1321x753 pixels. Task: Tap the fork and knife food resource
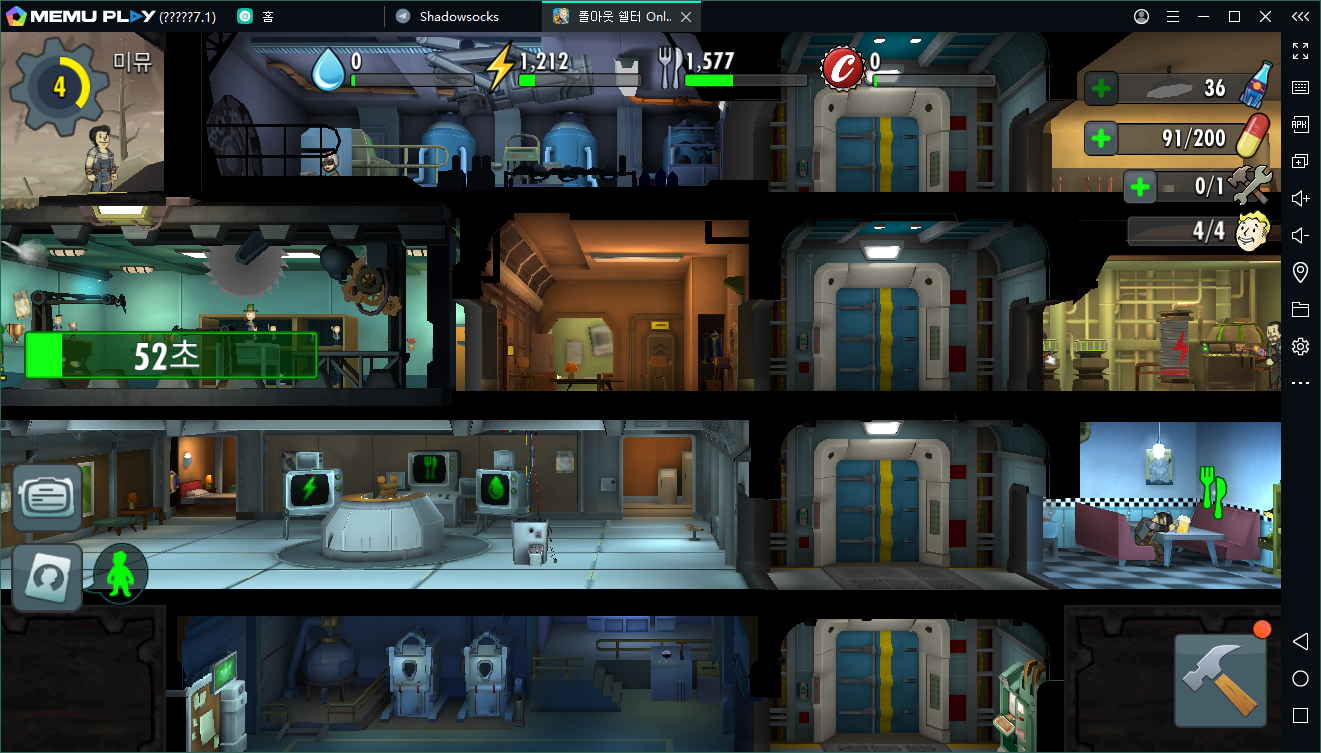[x=669, y=68]
